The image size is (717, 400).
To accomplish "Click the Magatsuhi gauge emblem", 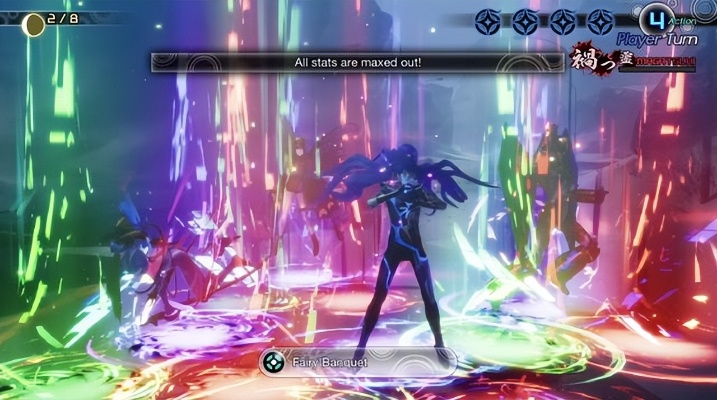I will point(592,59).
